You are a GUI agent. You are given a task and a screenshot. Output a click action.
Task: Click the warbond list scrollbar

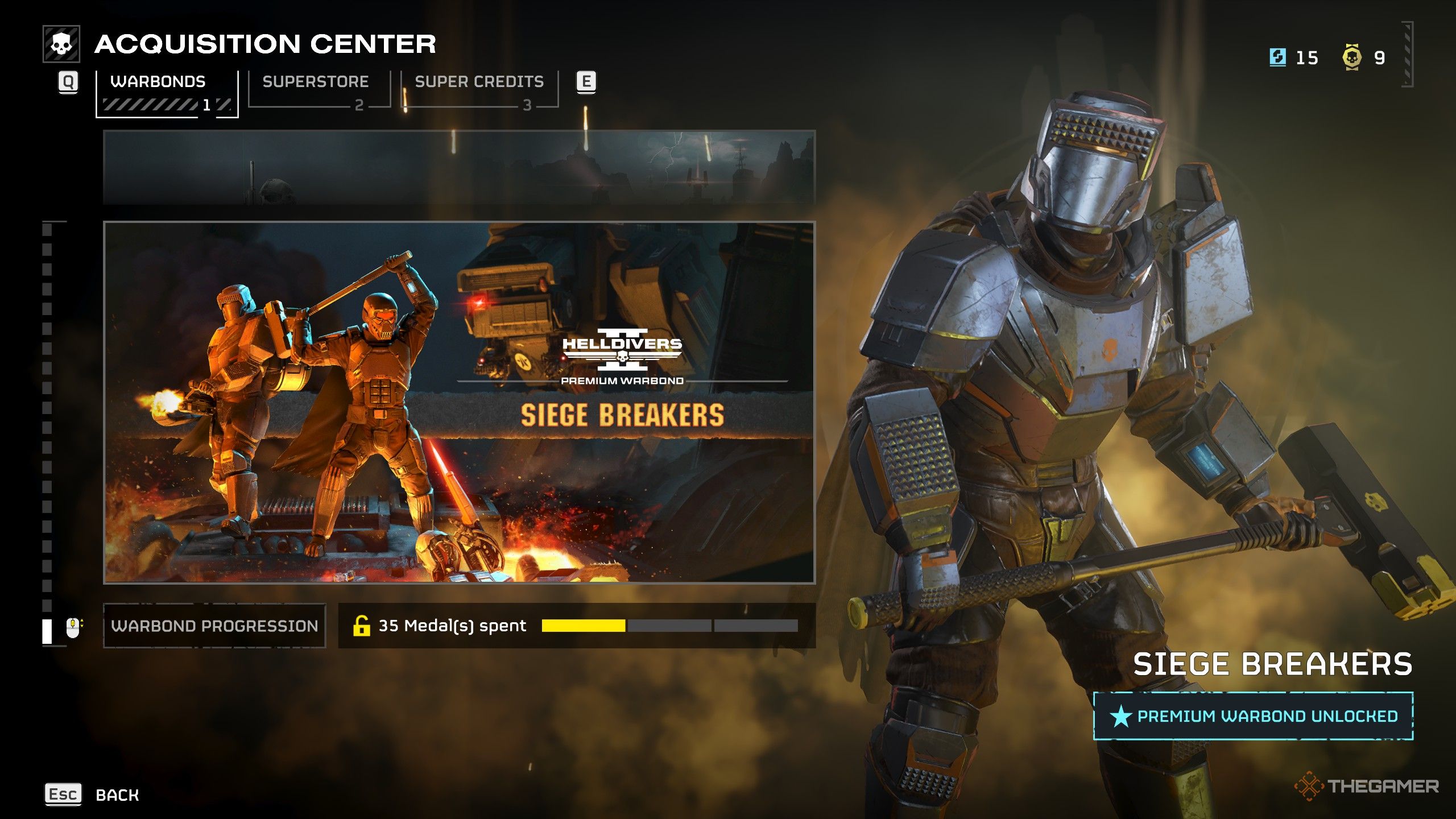tap(47, 432)
